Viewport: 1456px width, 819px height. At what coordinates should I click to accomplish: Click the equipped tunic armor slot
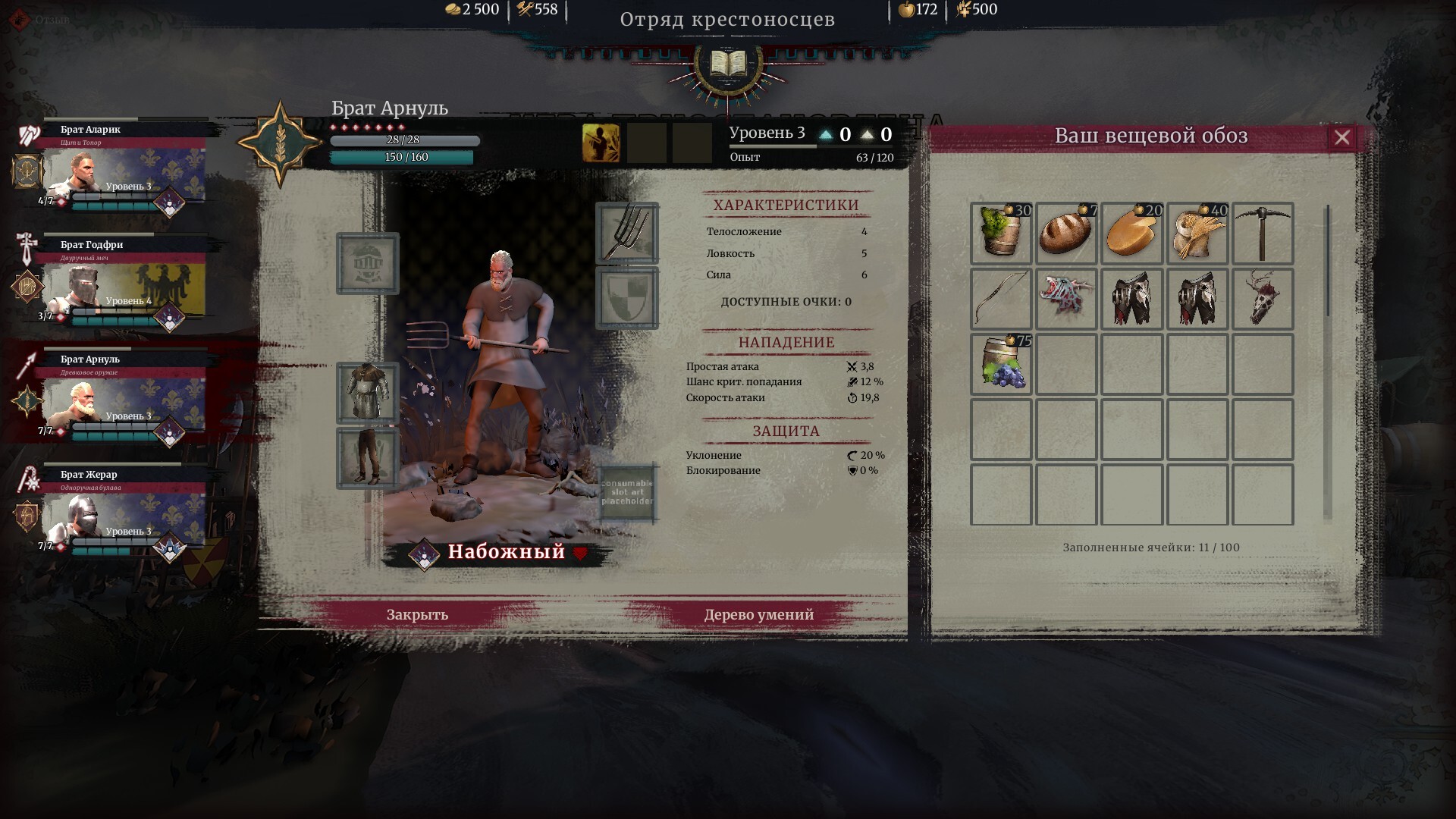368,392
